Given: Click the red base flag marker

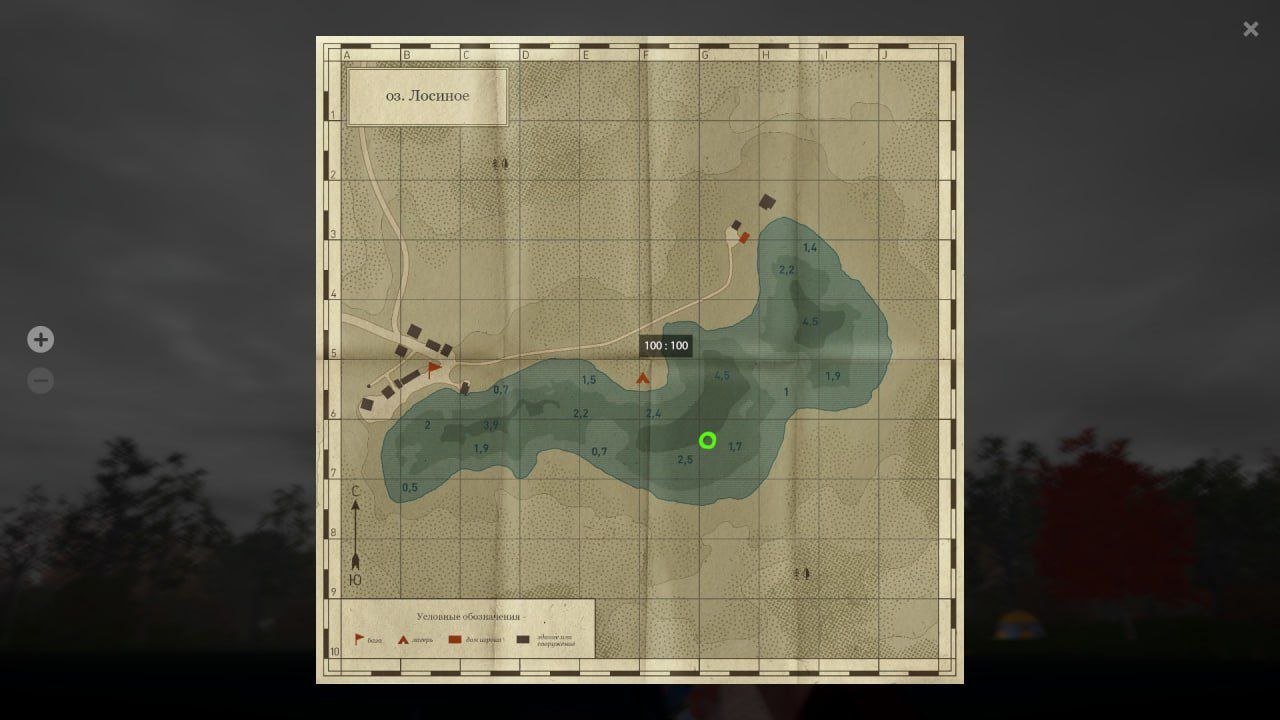Looking at the screenshot, I should tap(433, 369).
